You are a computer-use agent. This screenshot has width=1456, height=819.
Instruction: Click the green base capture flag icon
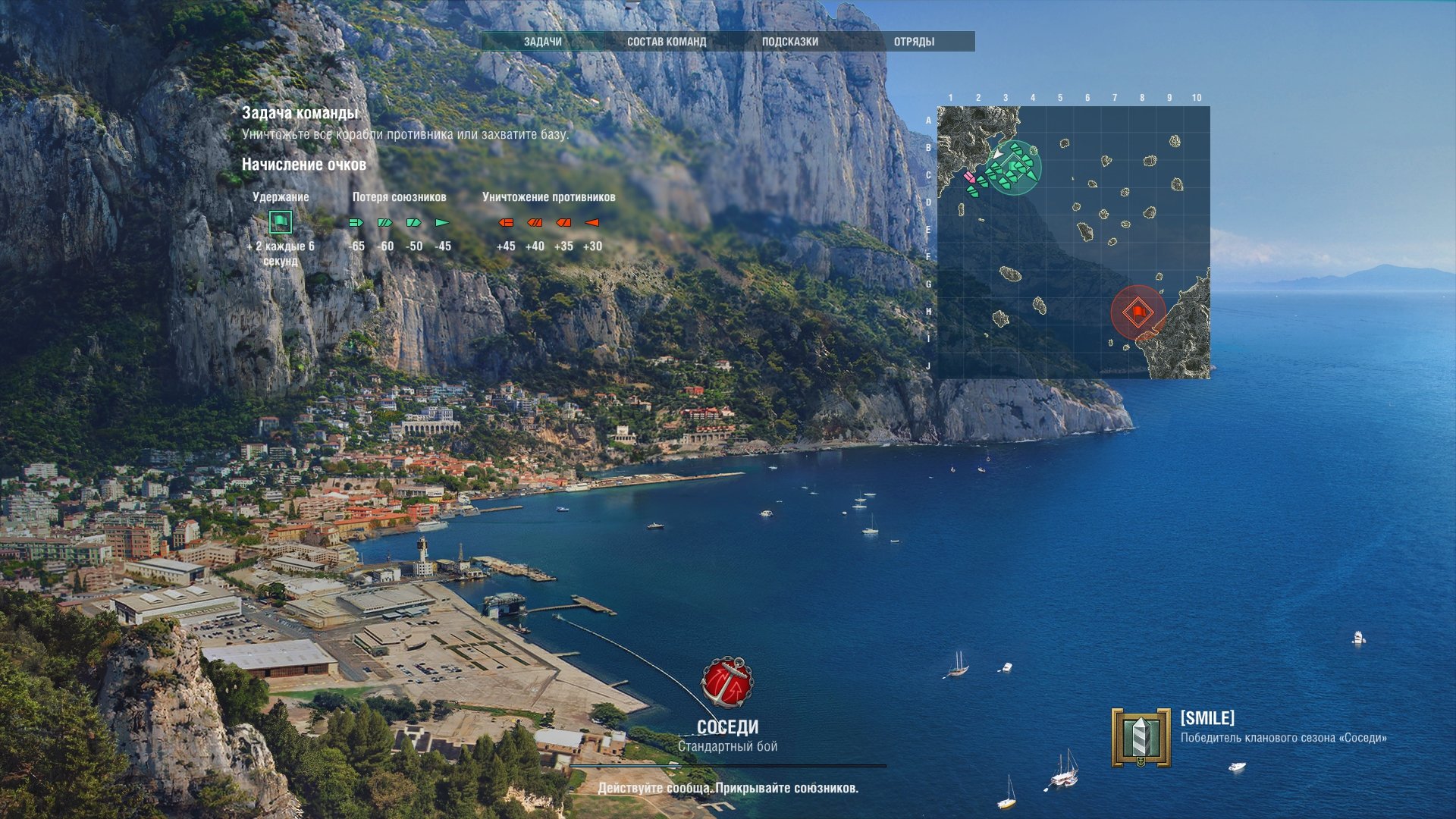281,222
